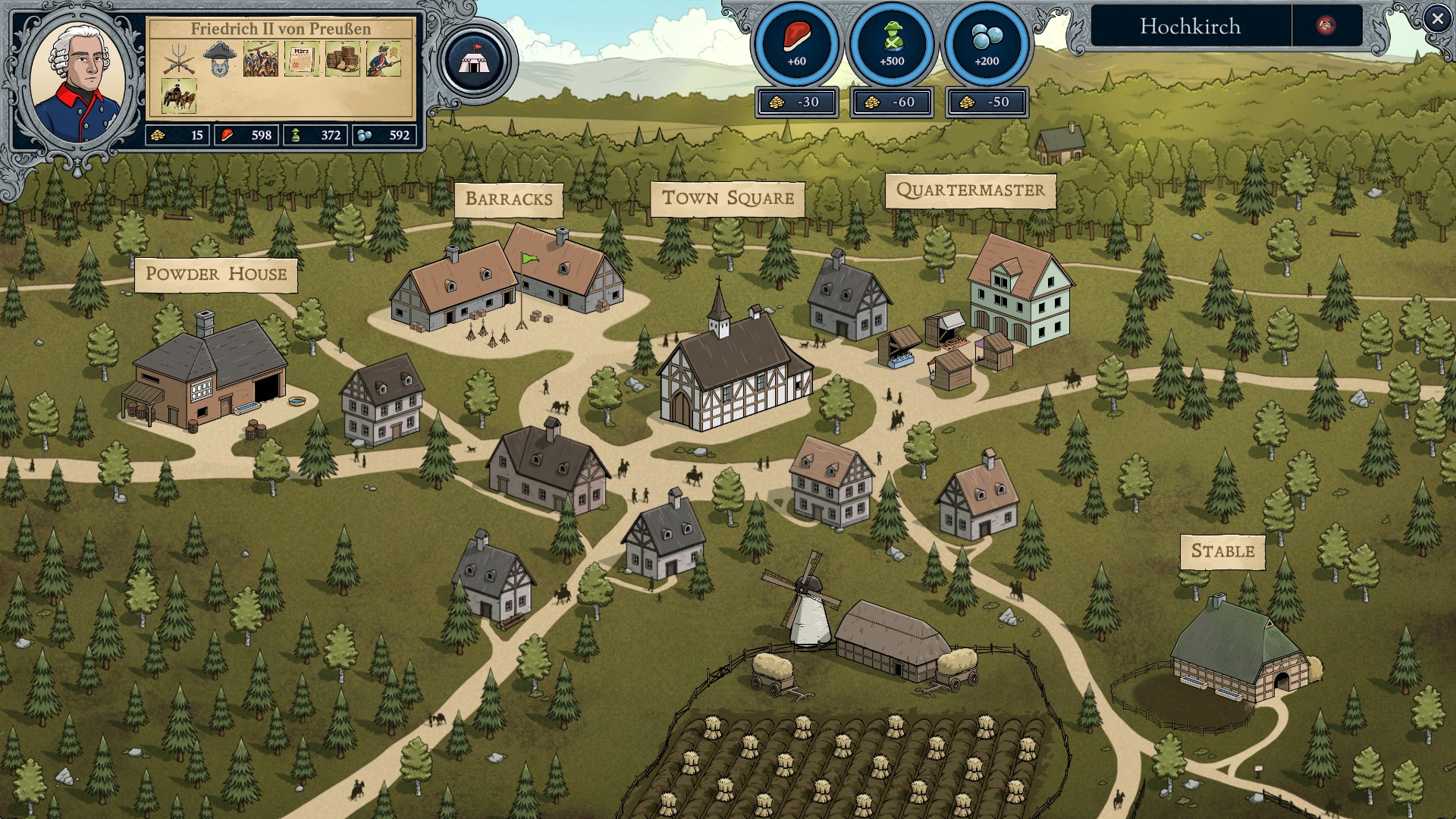This screenshot has height=819, width=1456.
Task: Open the März calendar card
Action: (302, 59)
